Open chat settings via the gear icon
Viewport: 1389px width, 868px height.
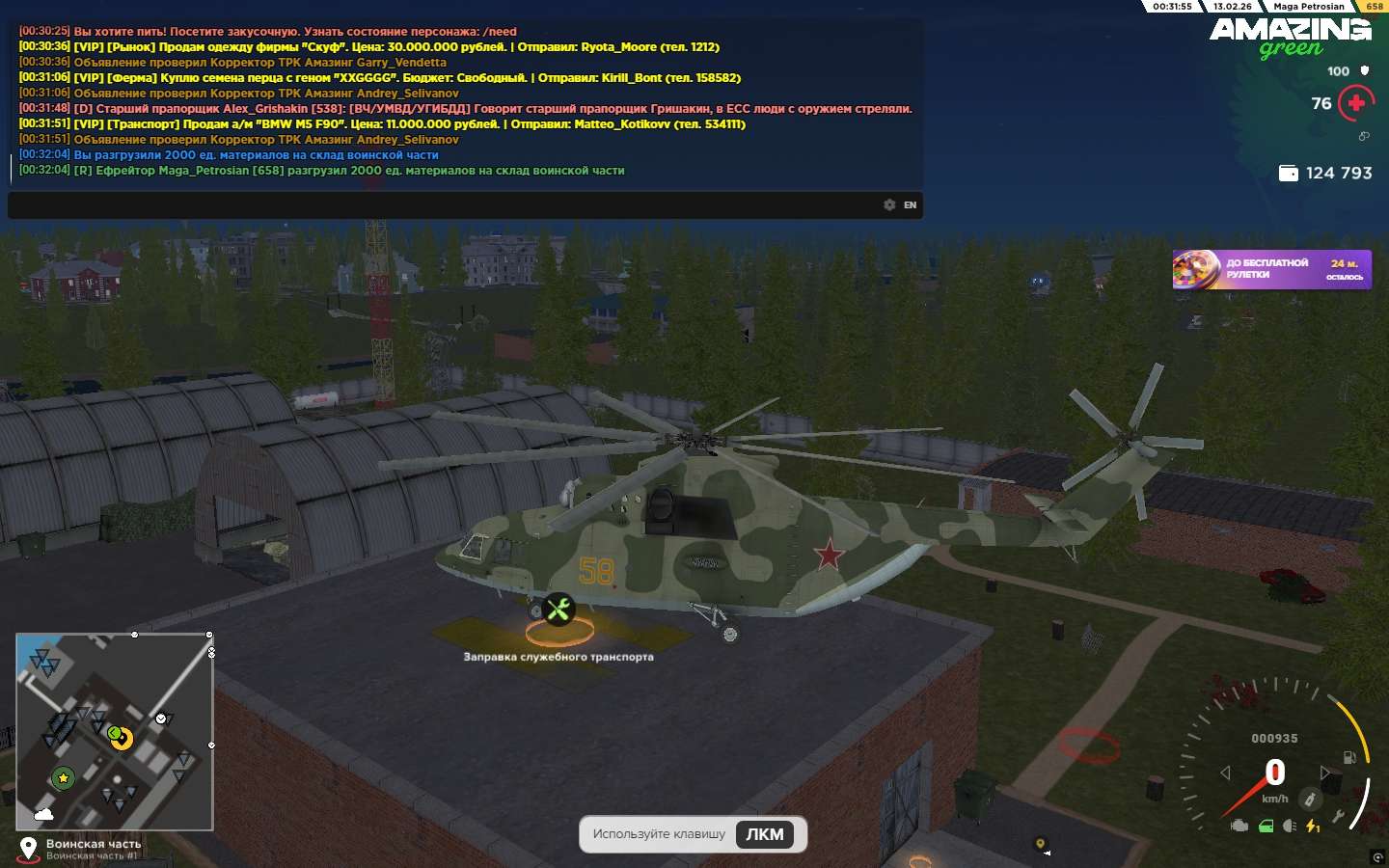click(x=889, y=204)
